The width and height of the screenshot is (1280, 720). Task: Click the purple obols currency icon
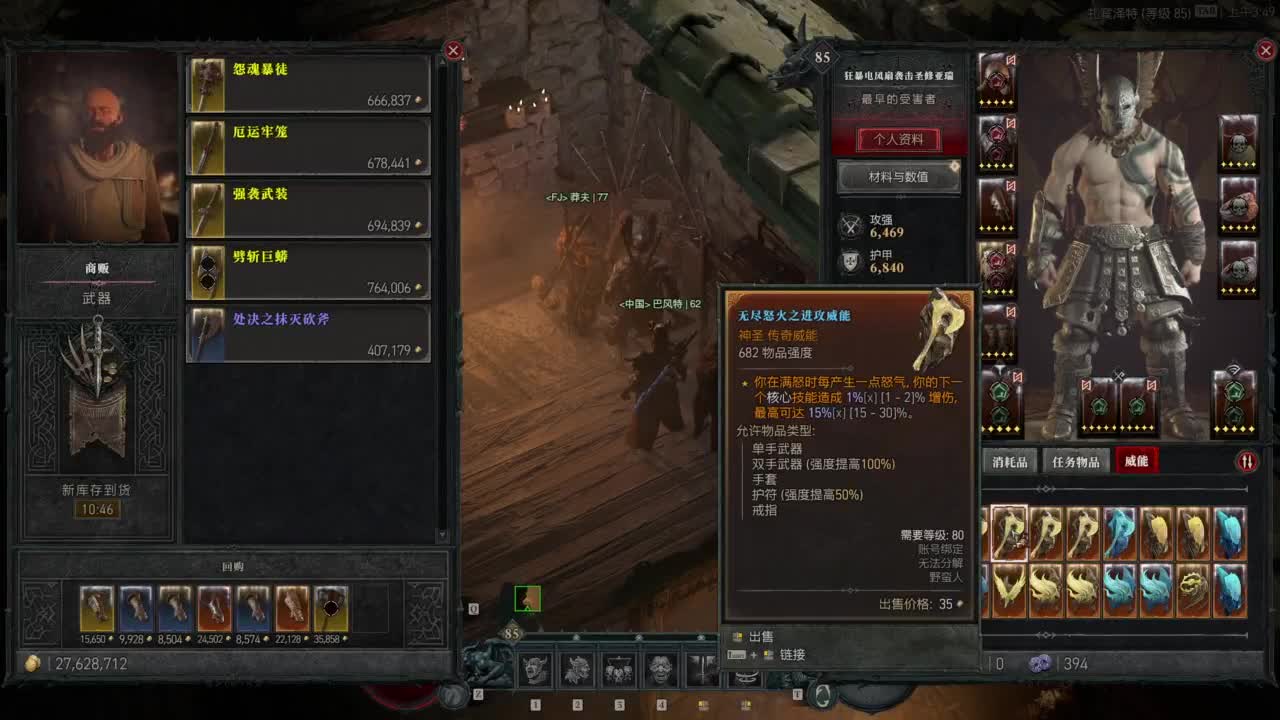(x=1042, y=663)
